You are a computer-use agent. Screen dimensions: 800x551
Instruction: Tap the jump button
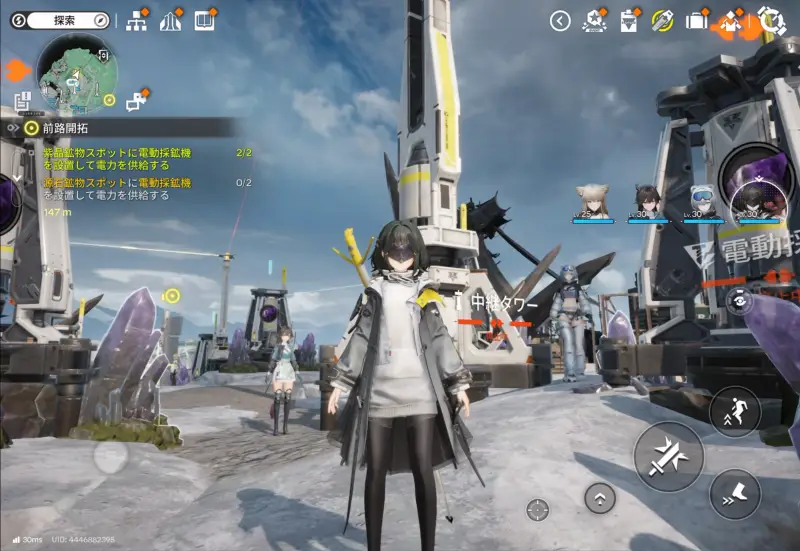(x=735, y=410)
